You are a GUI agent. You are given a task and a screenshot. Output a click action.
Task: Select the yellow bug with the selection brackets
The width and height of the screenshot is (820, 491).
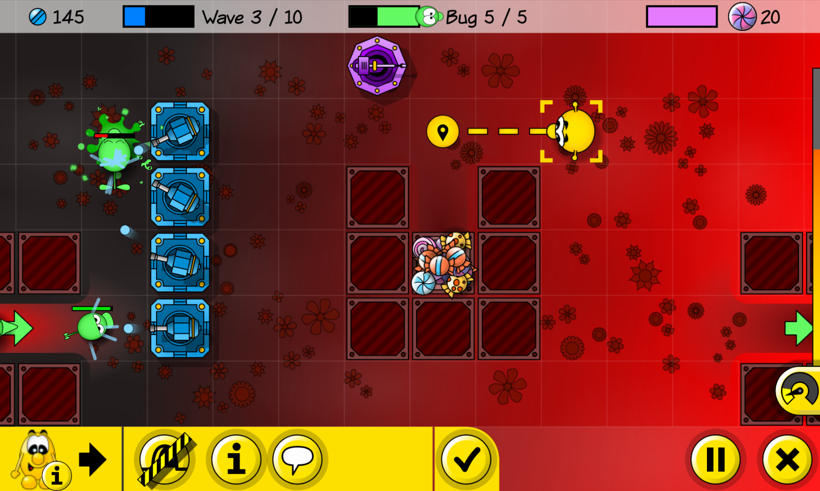click(573, 131)
